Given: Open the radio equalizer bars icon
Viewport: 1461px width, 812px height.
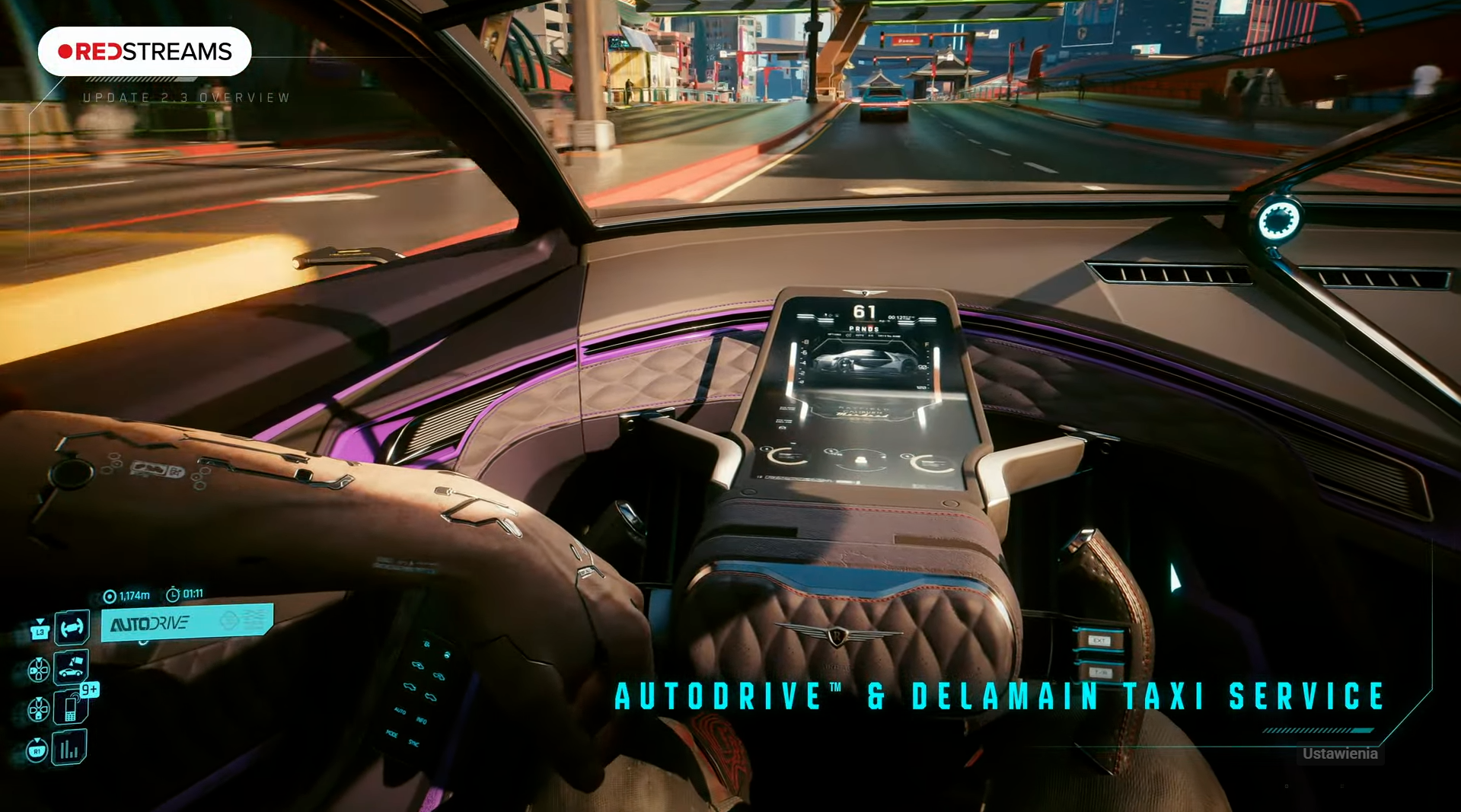Looking at the screenshot, I should [69, 748].
